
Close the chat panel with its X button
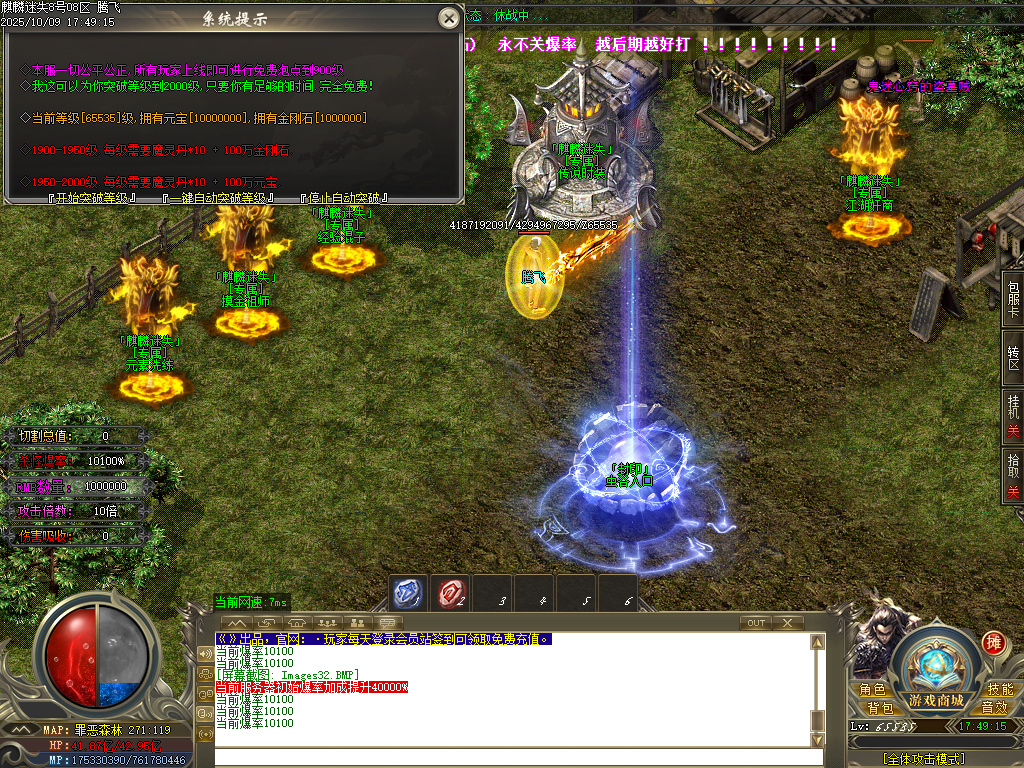788,623
